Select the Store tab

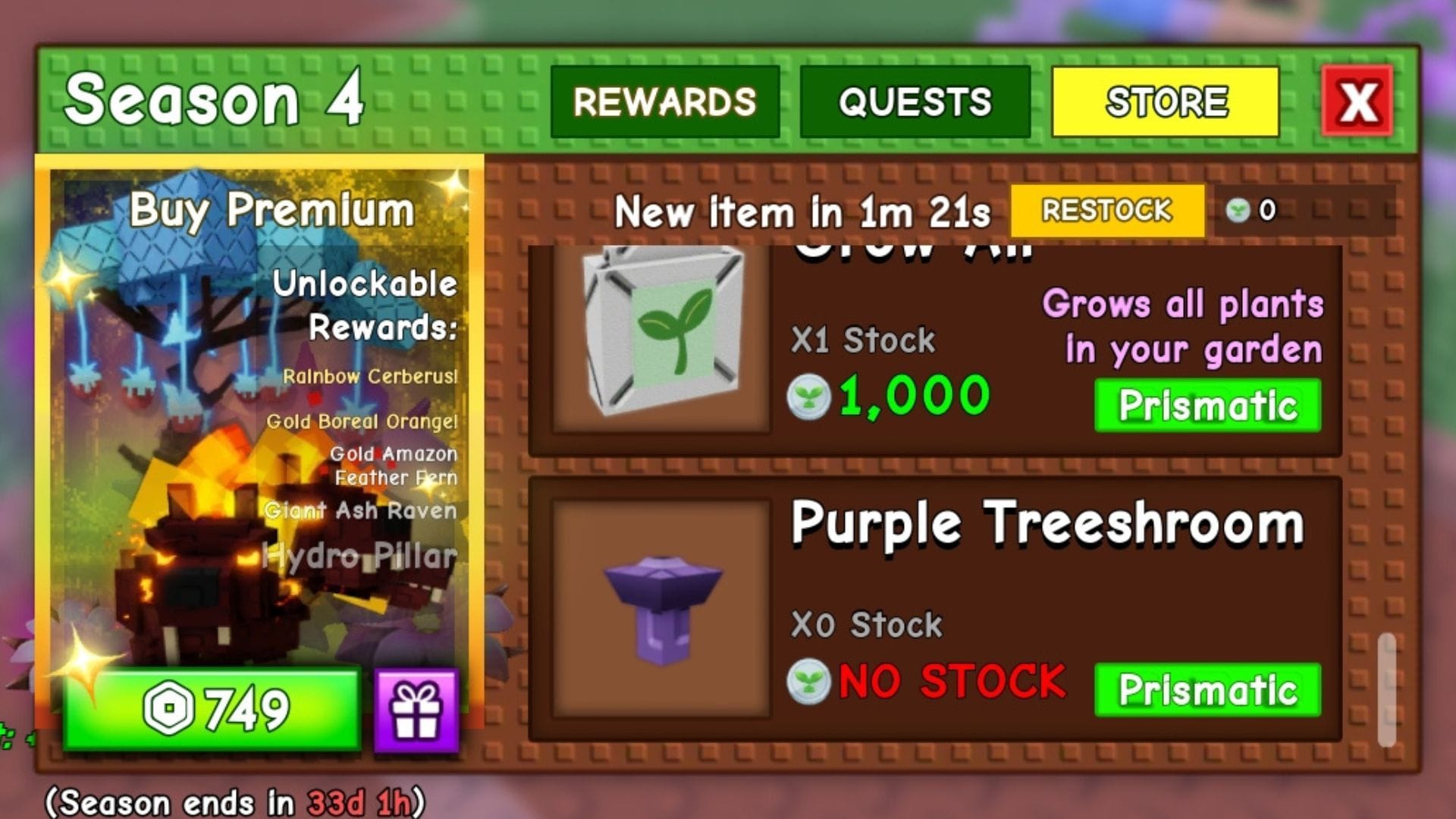click(x=1165, y=102)
